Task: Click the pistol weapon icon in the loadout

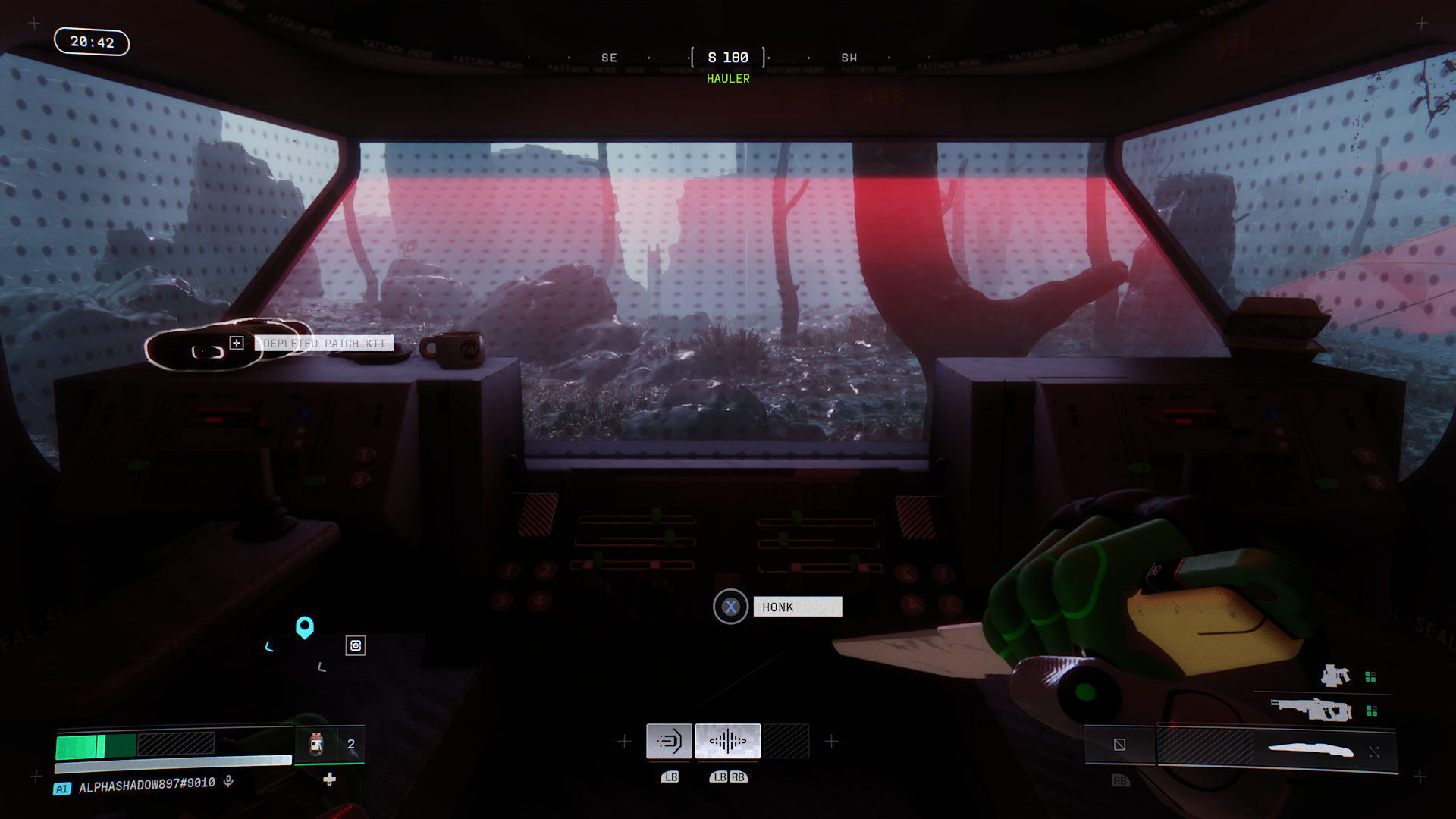Action: click(1335, 676)
